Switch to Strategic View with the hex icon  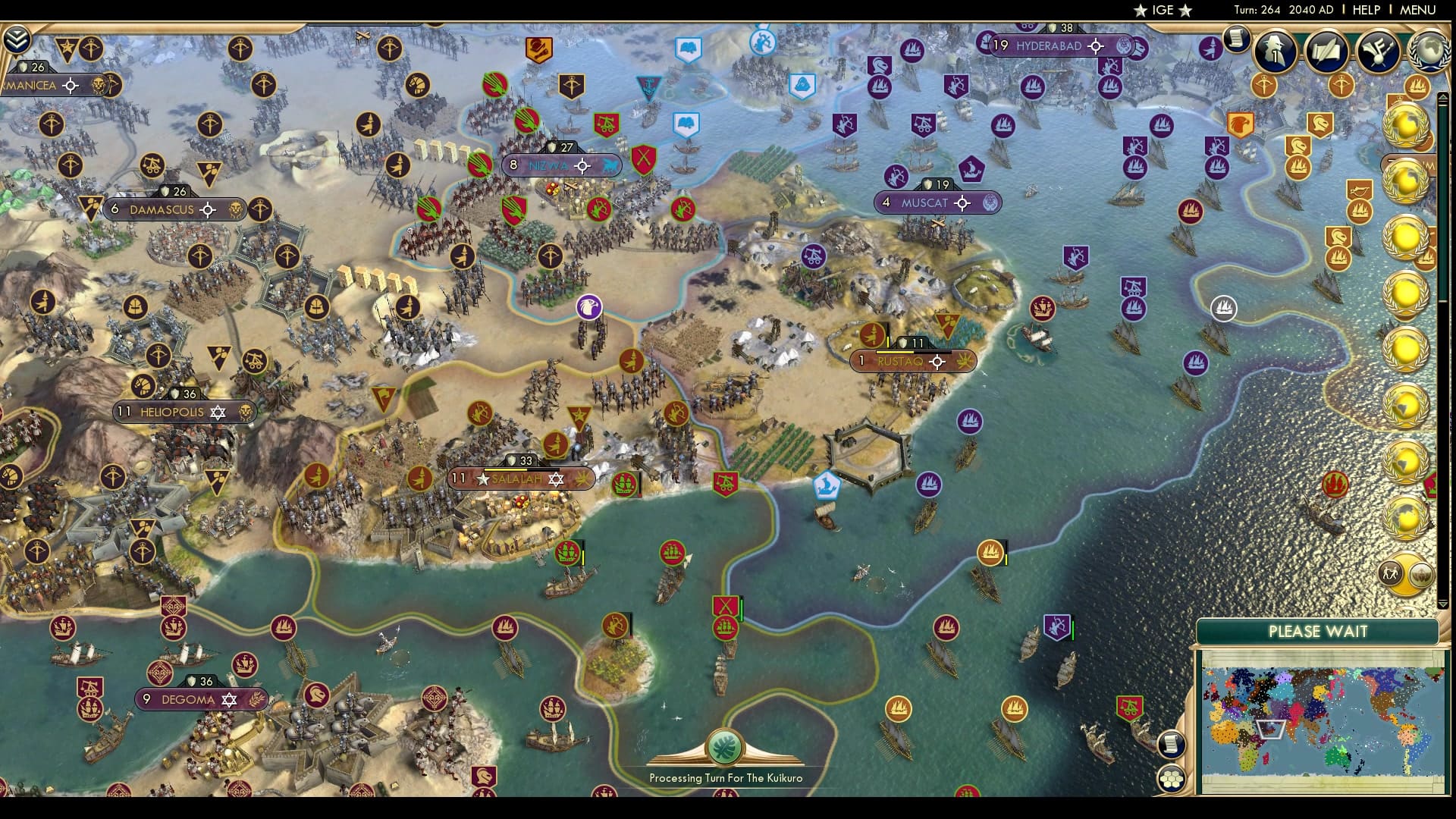point(1170,779)
